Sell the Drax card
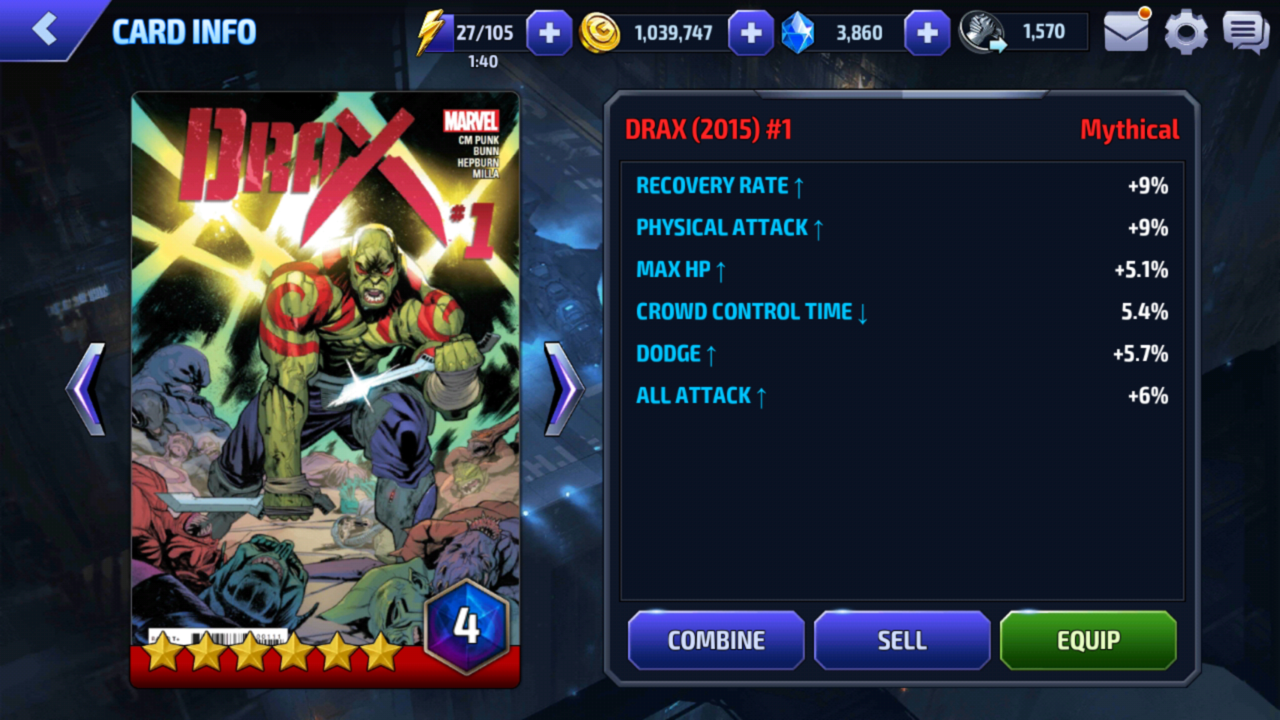Viewport: 1280px width, 720px height. (902, 640)
